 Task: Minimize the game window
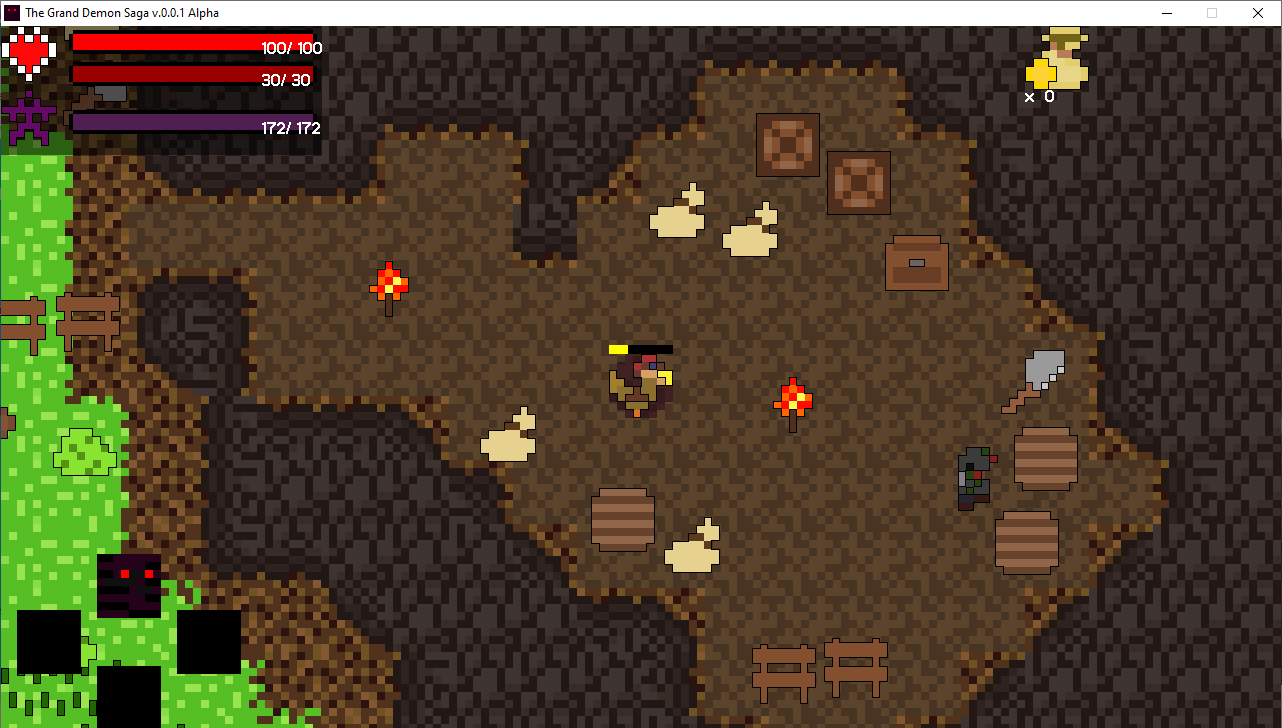tap(1166, 13)
